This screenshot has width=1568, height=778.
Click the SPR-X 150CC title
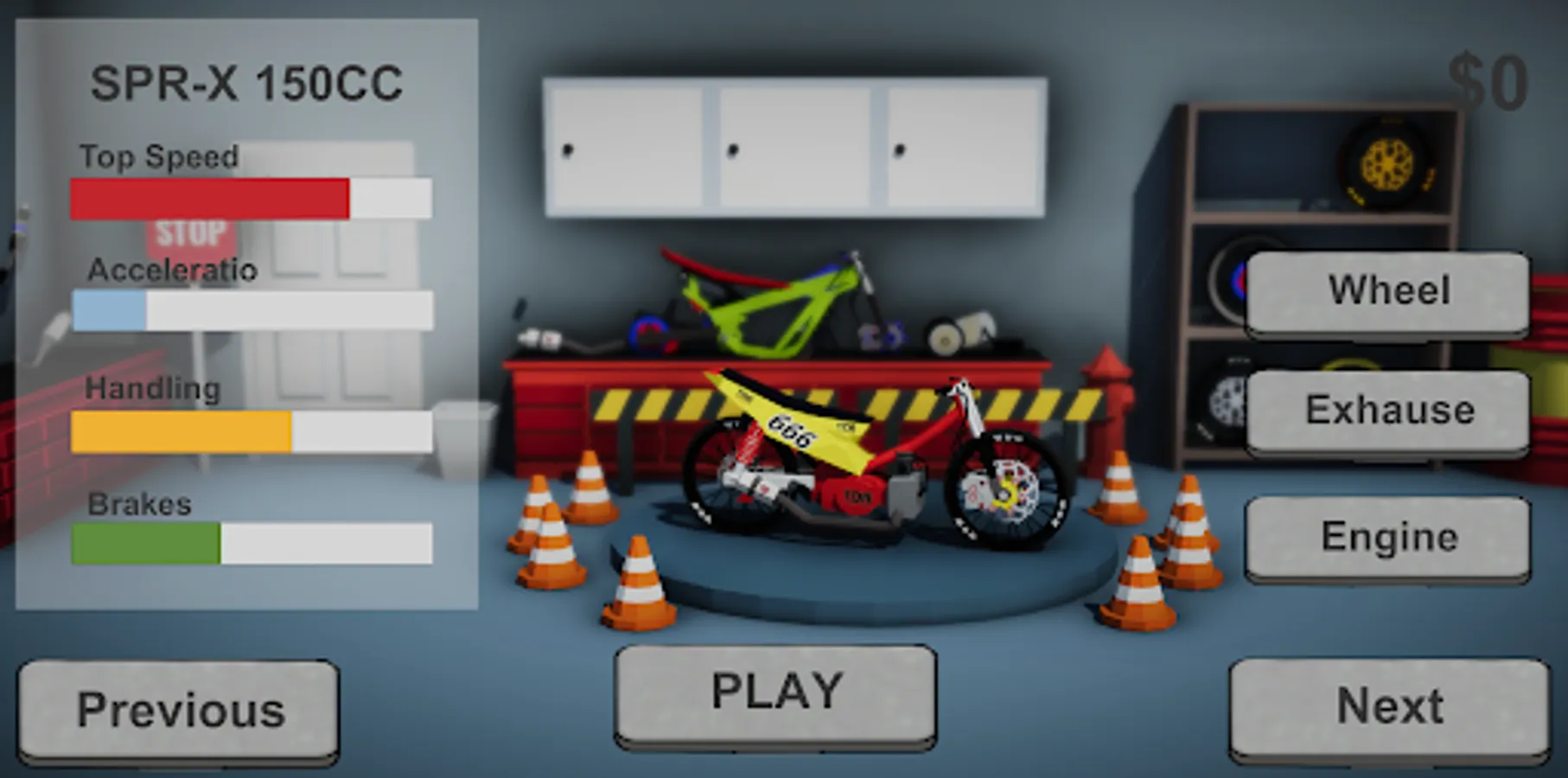click(x=249, y=82)
